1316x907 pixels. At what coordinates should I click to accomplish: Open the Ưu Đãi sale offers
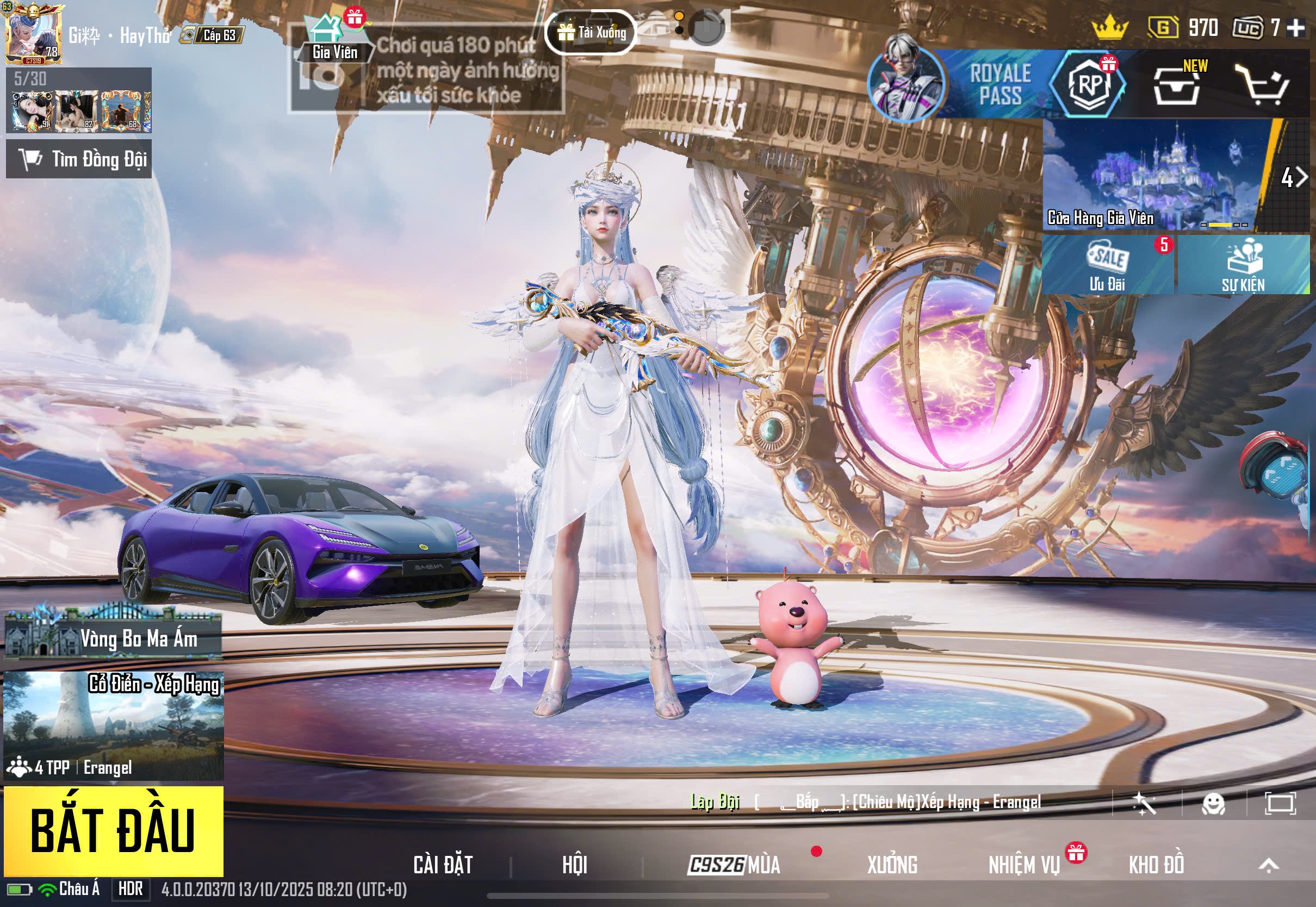click(x=1108, y=265)
